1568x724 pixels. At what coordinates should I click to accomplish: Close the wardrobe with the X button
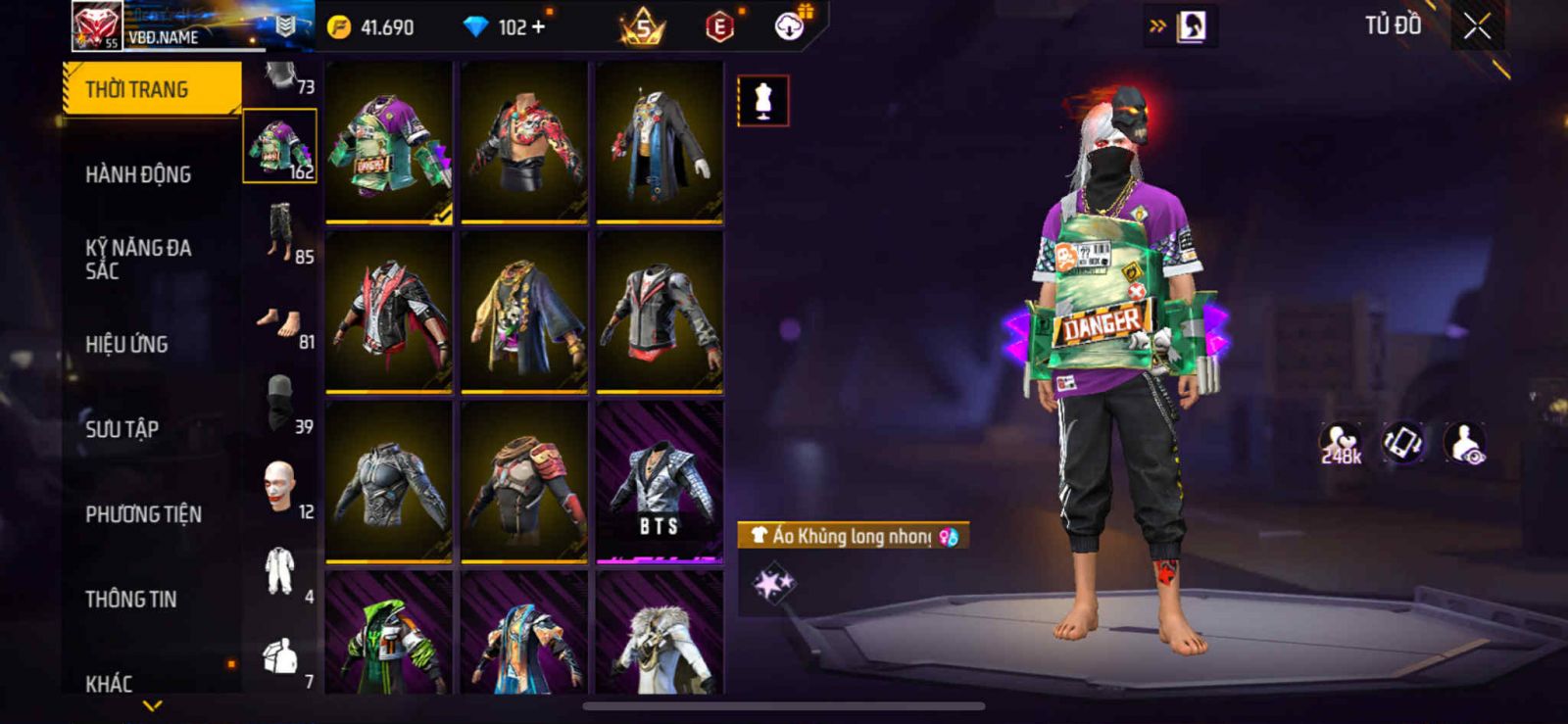click(x=1477, y=27)
